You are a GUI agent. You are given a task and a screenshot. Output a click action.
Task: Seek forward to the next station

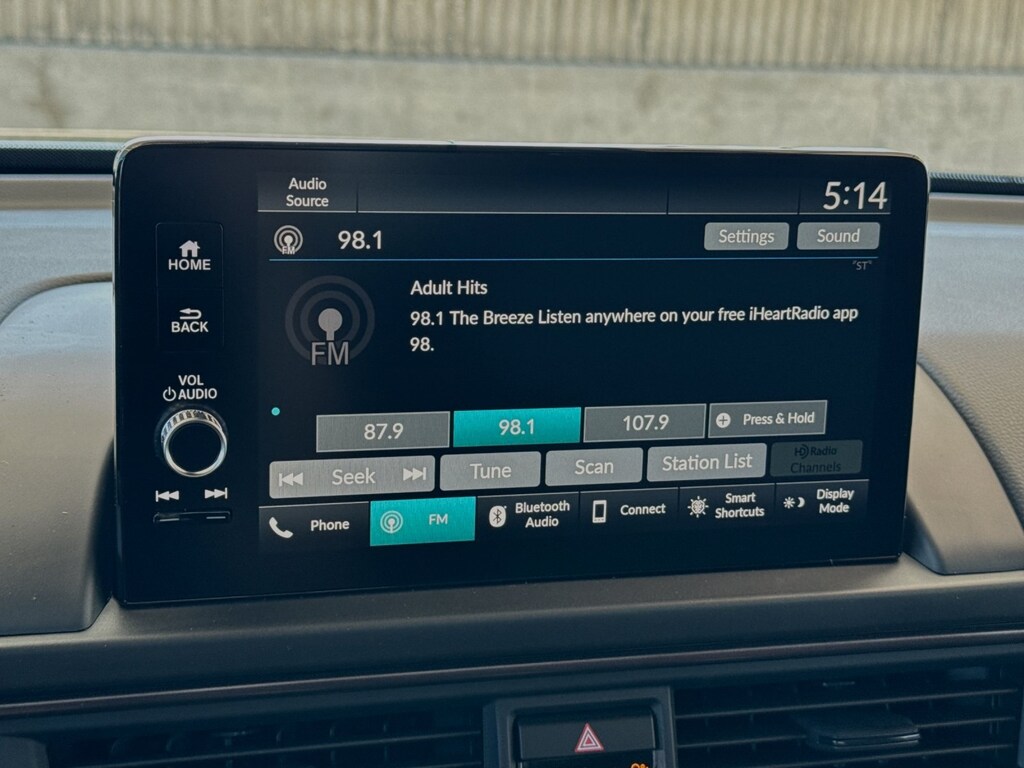414,475
